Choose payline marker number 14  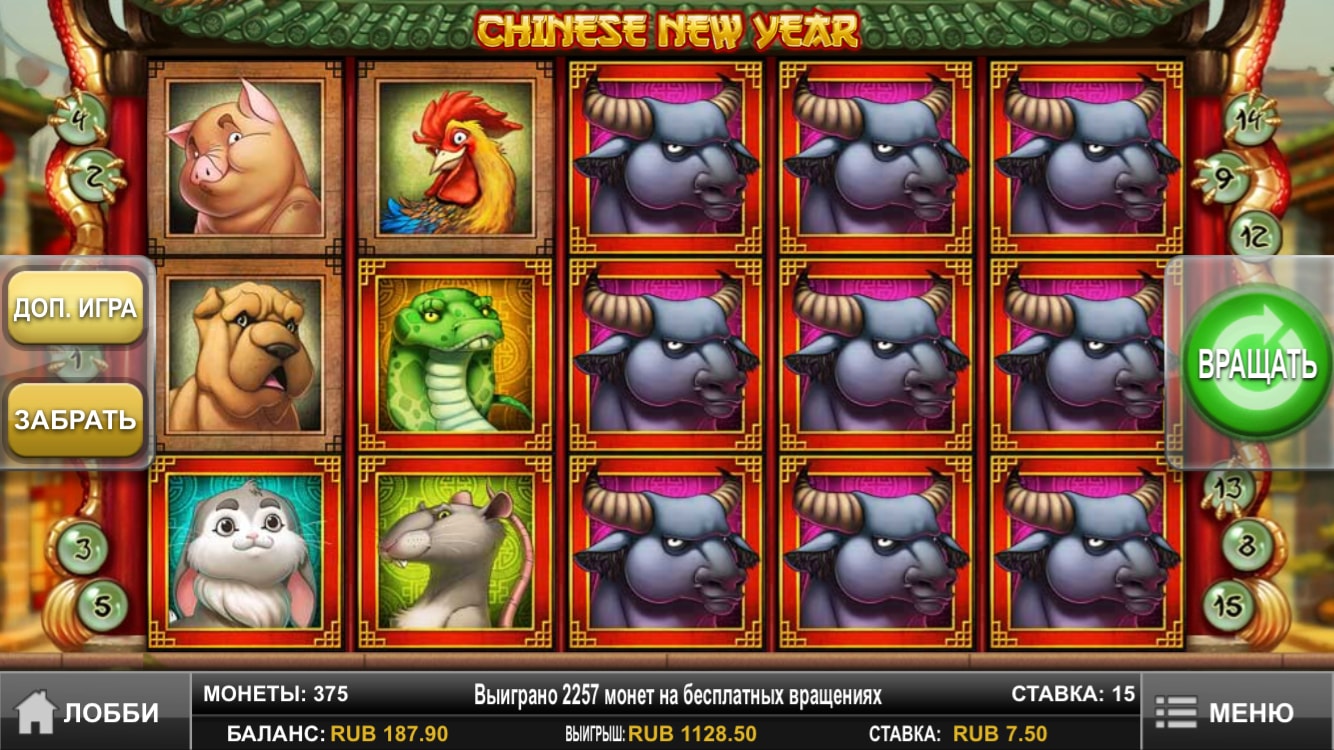point(1249,116)
